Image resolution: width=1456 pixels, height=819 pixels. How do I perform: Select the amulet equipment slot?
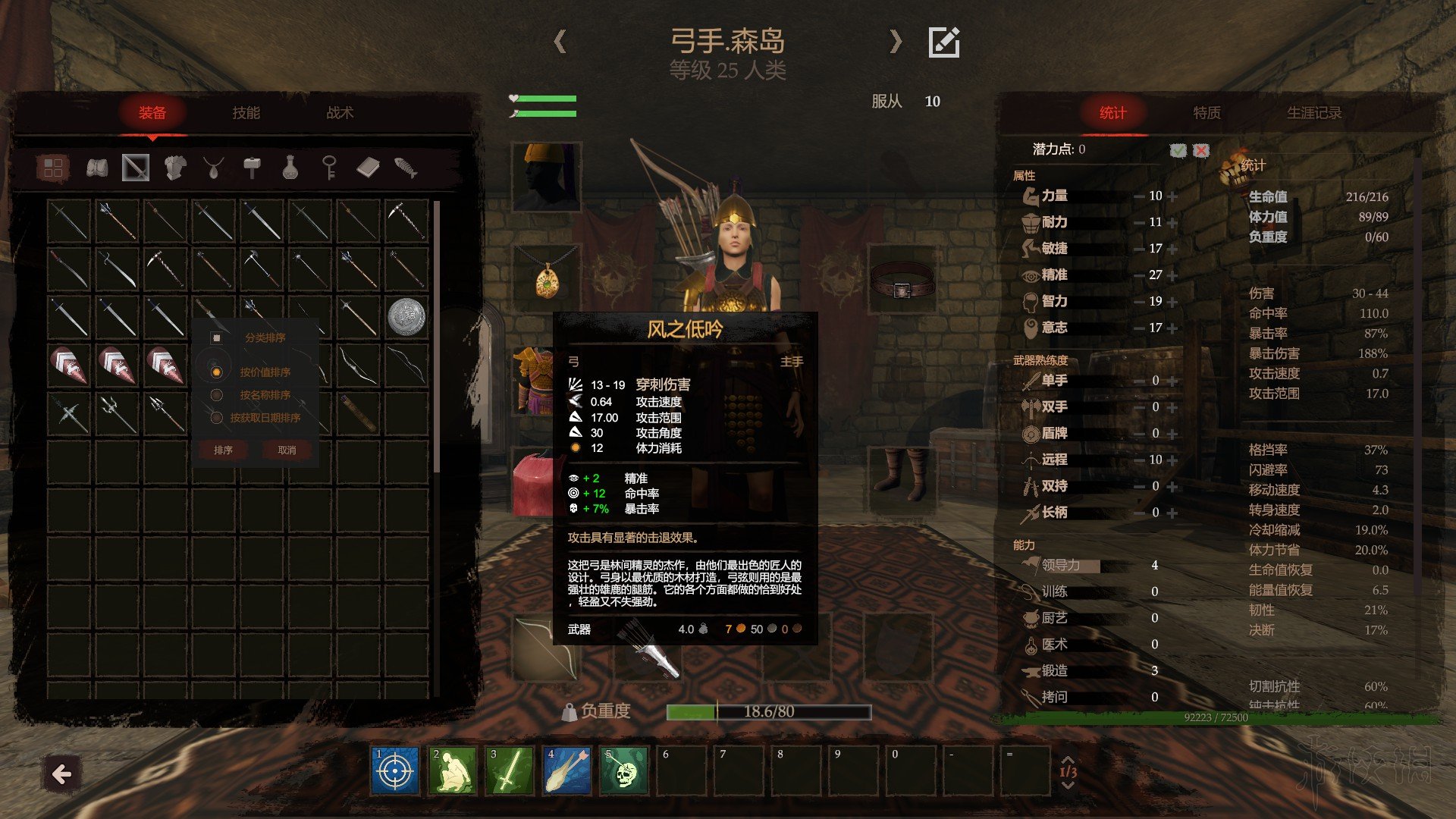547,279
